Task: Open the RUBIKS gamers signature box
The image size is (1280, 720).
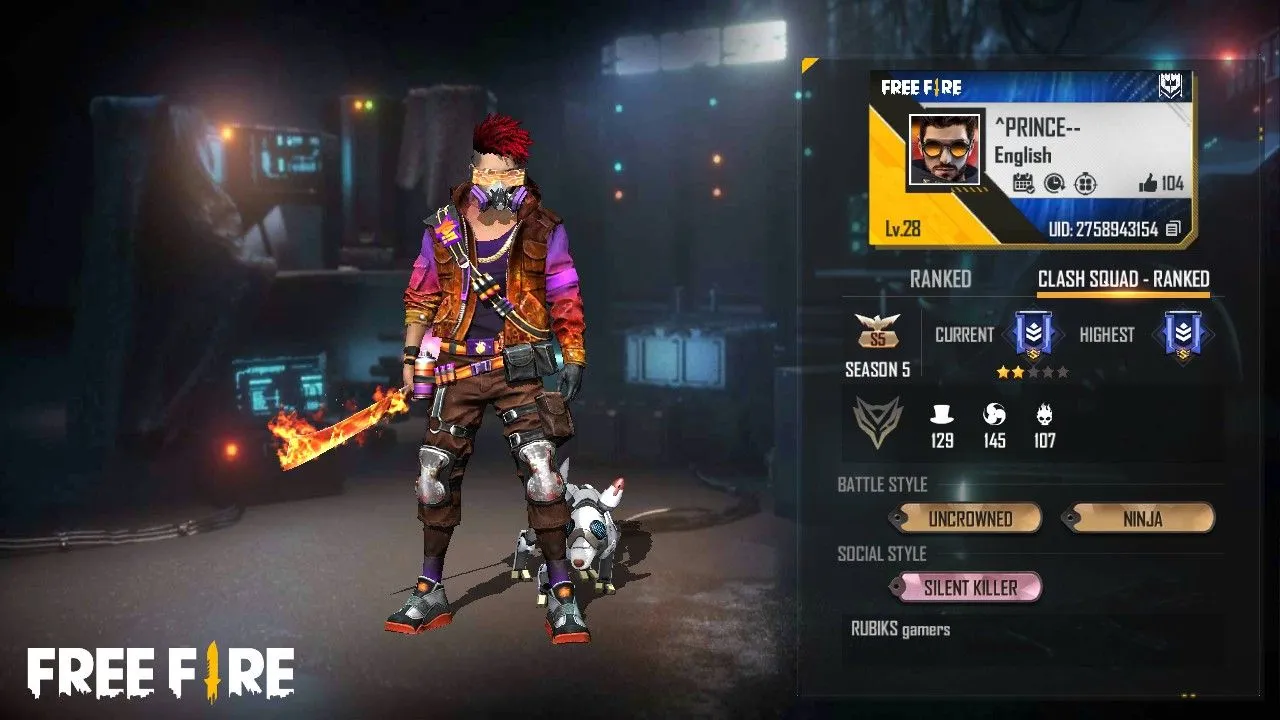Action: pyautogui.click(x=1030, y=640)
